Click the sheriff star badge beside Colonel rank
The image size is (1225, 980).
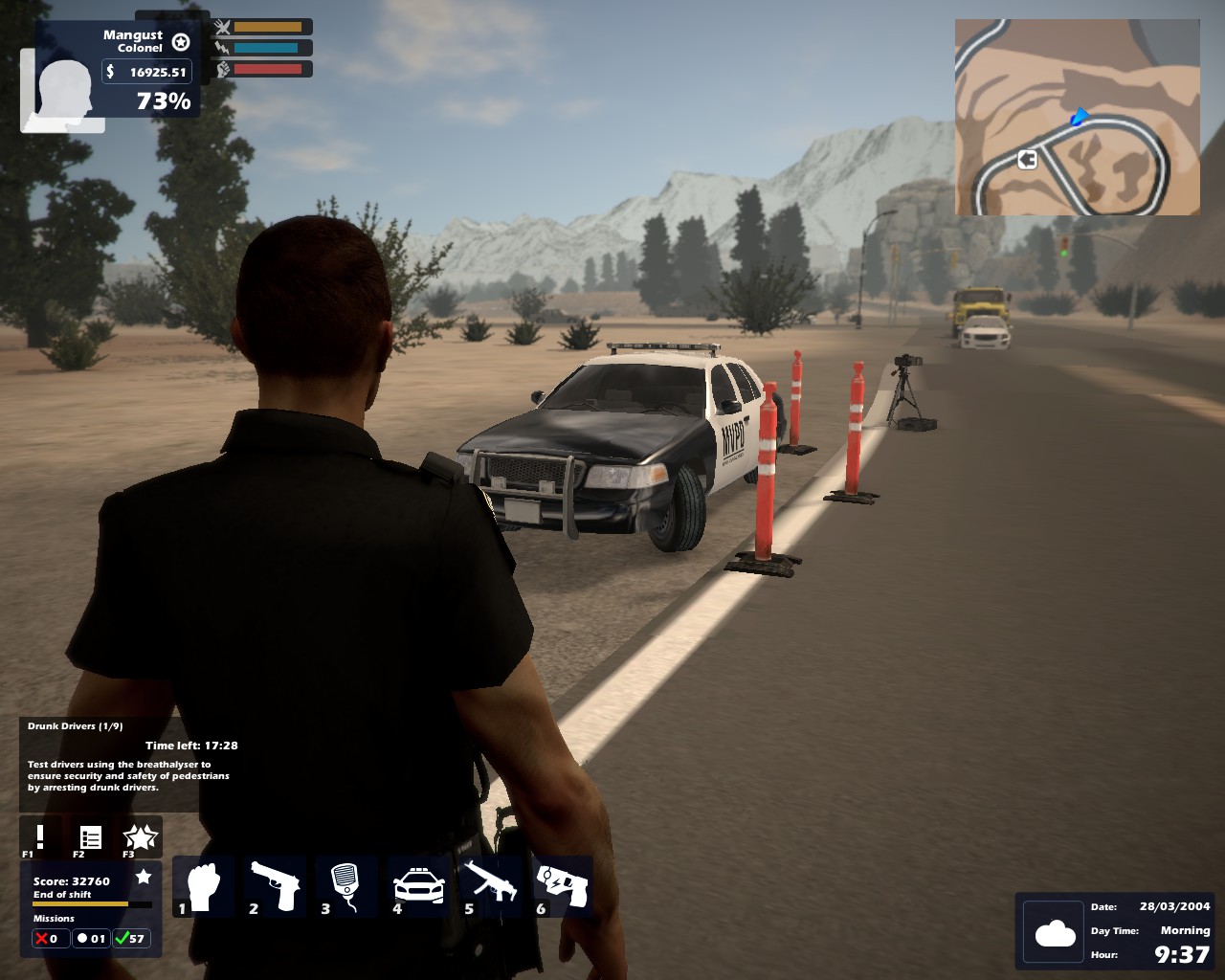click(x=181, y=43)
